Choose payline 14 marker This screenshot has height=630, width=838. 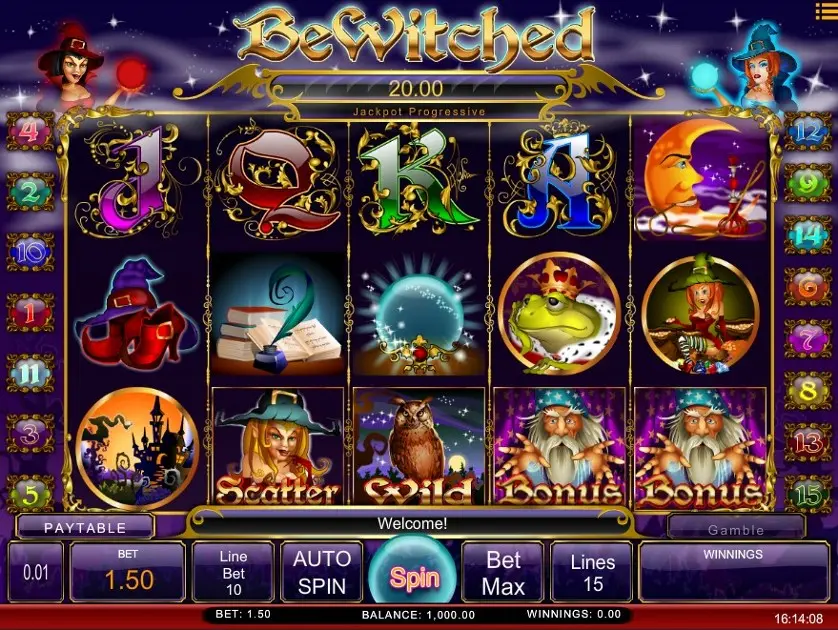coord(805,234)
